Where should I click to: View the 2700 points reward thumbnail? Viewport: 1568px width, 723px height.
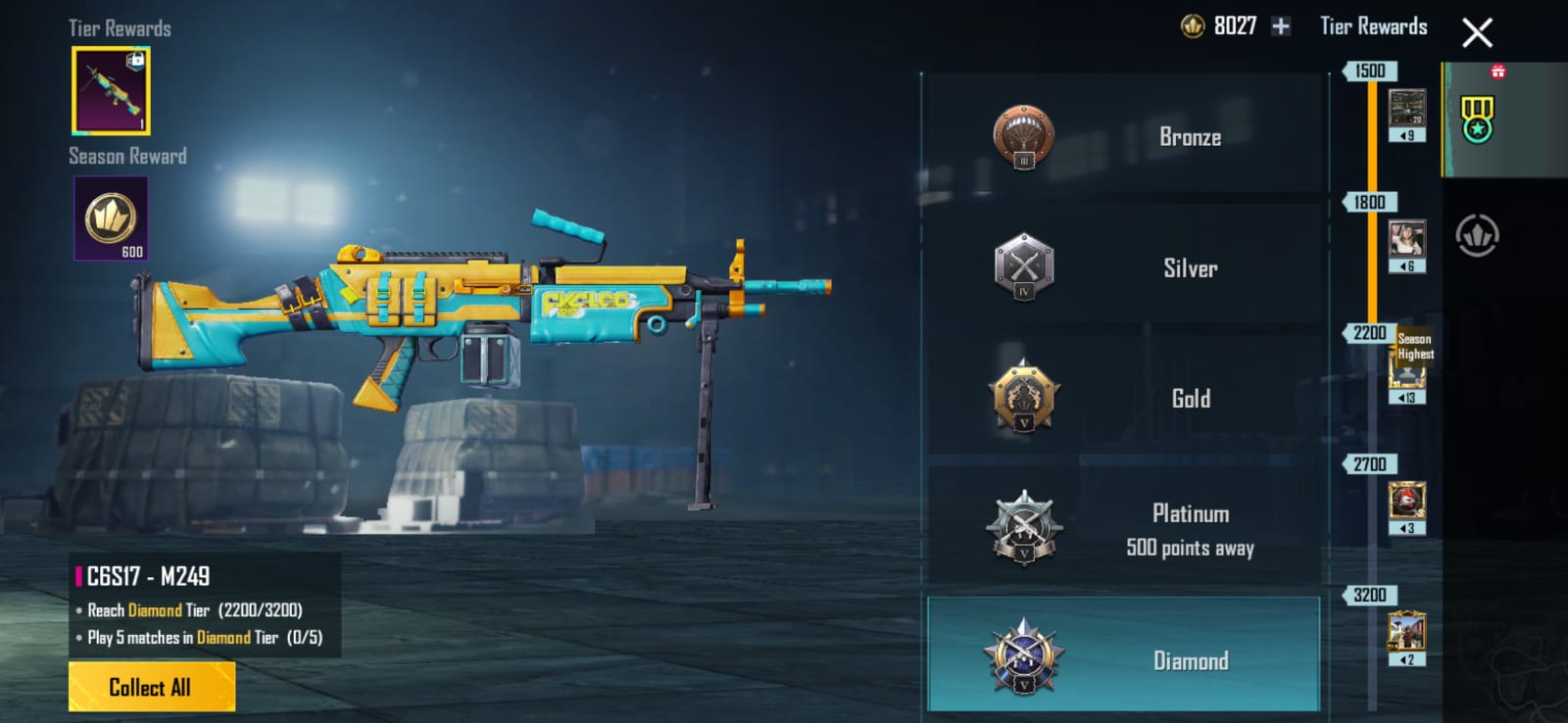click(1407, 501)
